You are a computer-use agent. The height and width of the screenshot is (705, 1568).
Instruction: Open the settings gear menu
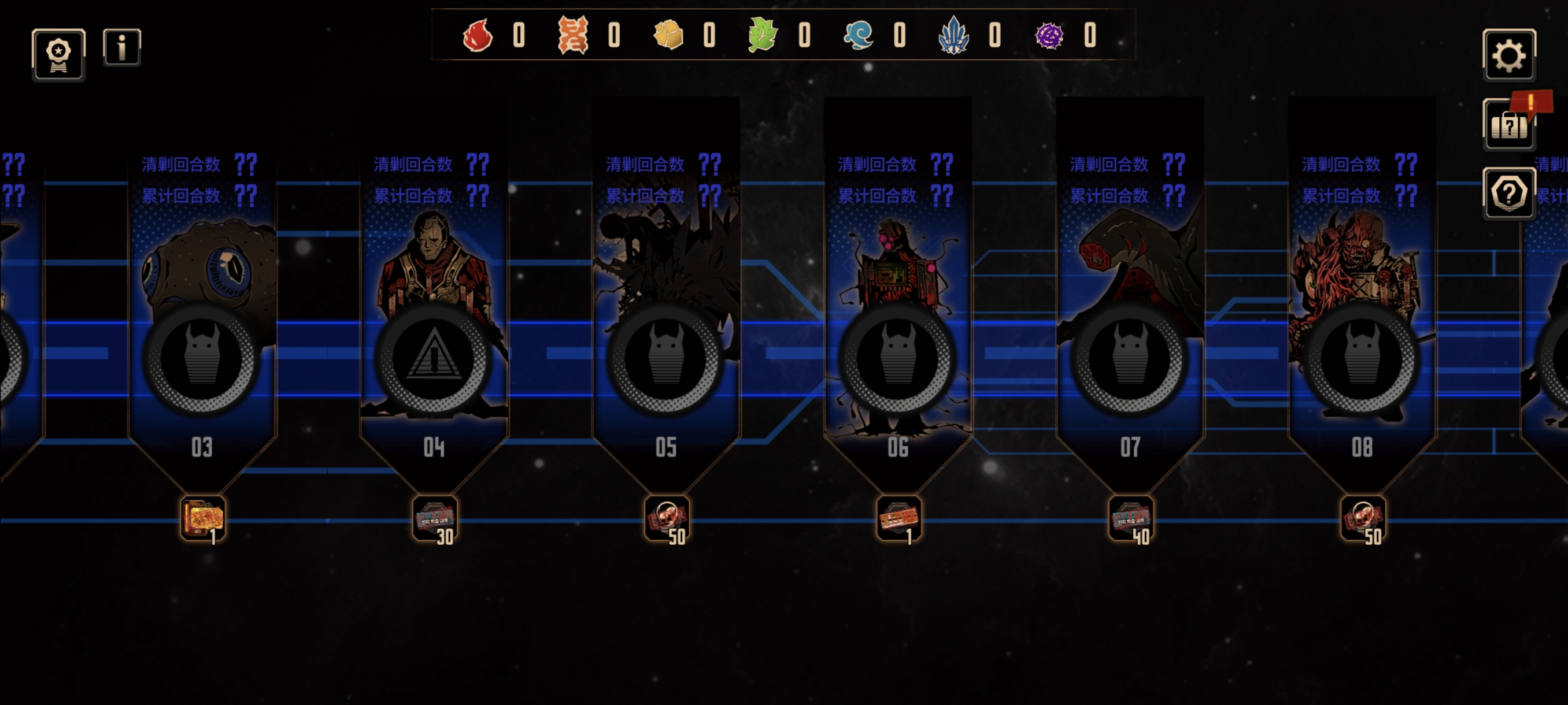[1508, 55]
